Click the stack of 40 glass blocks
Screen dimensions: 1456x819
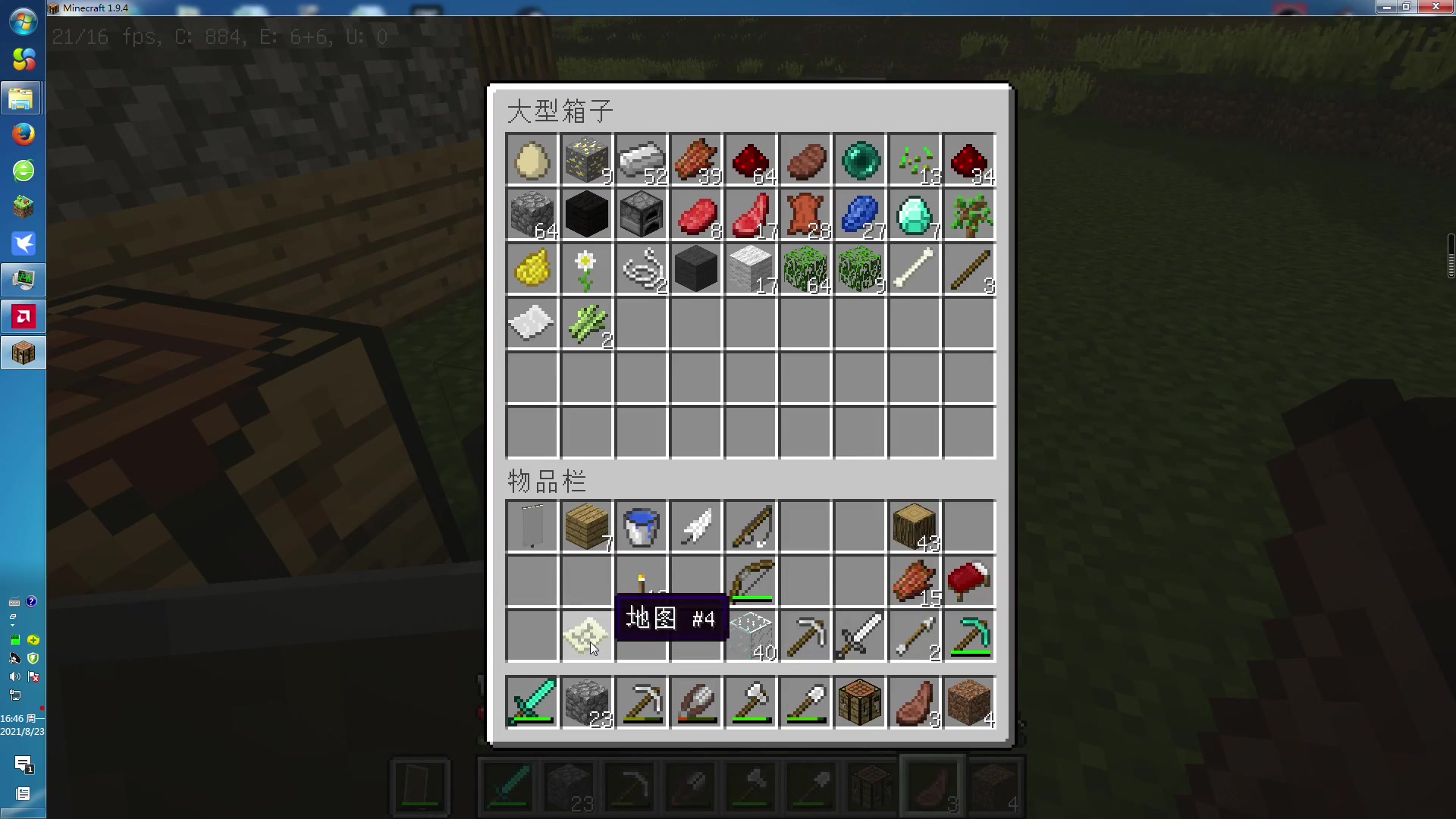coord(750,636)
